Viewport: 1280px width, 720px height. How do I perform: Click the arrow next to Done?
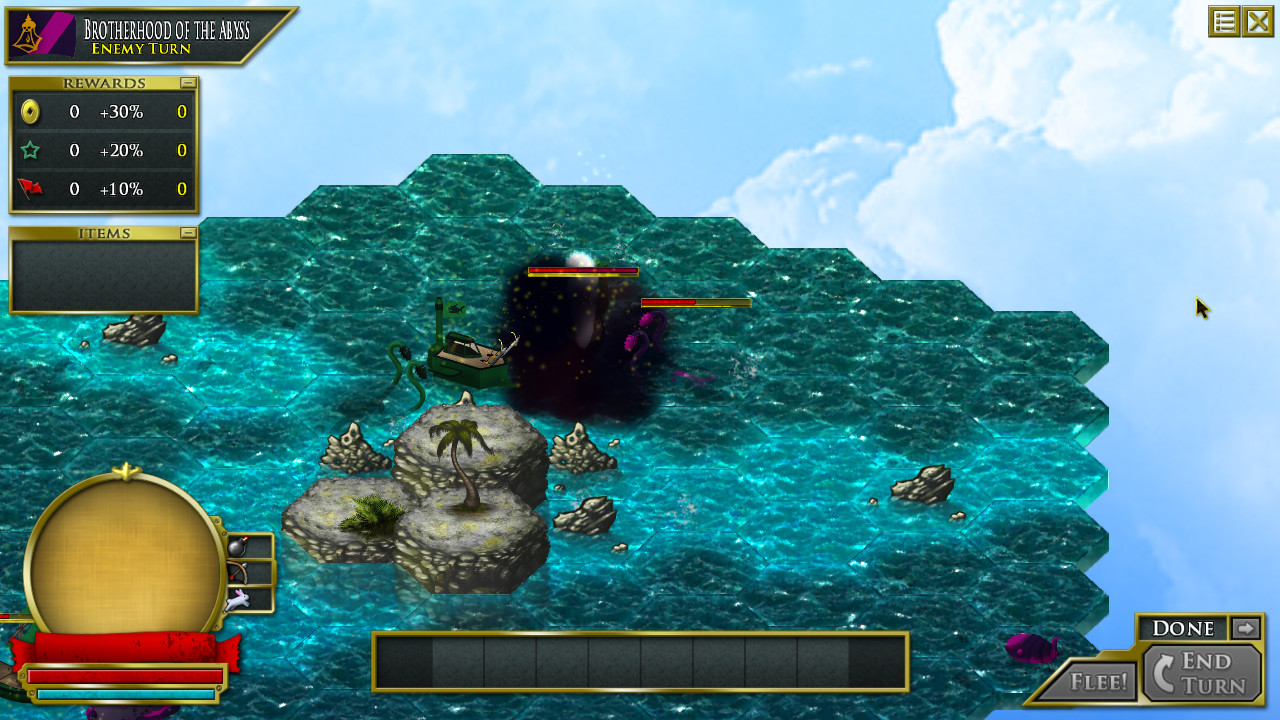tap(1245, 628)
